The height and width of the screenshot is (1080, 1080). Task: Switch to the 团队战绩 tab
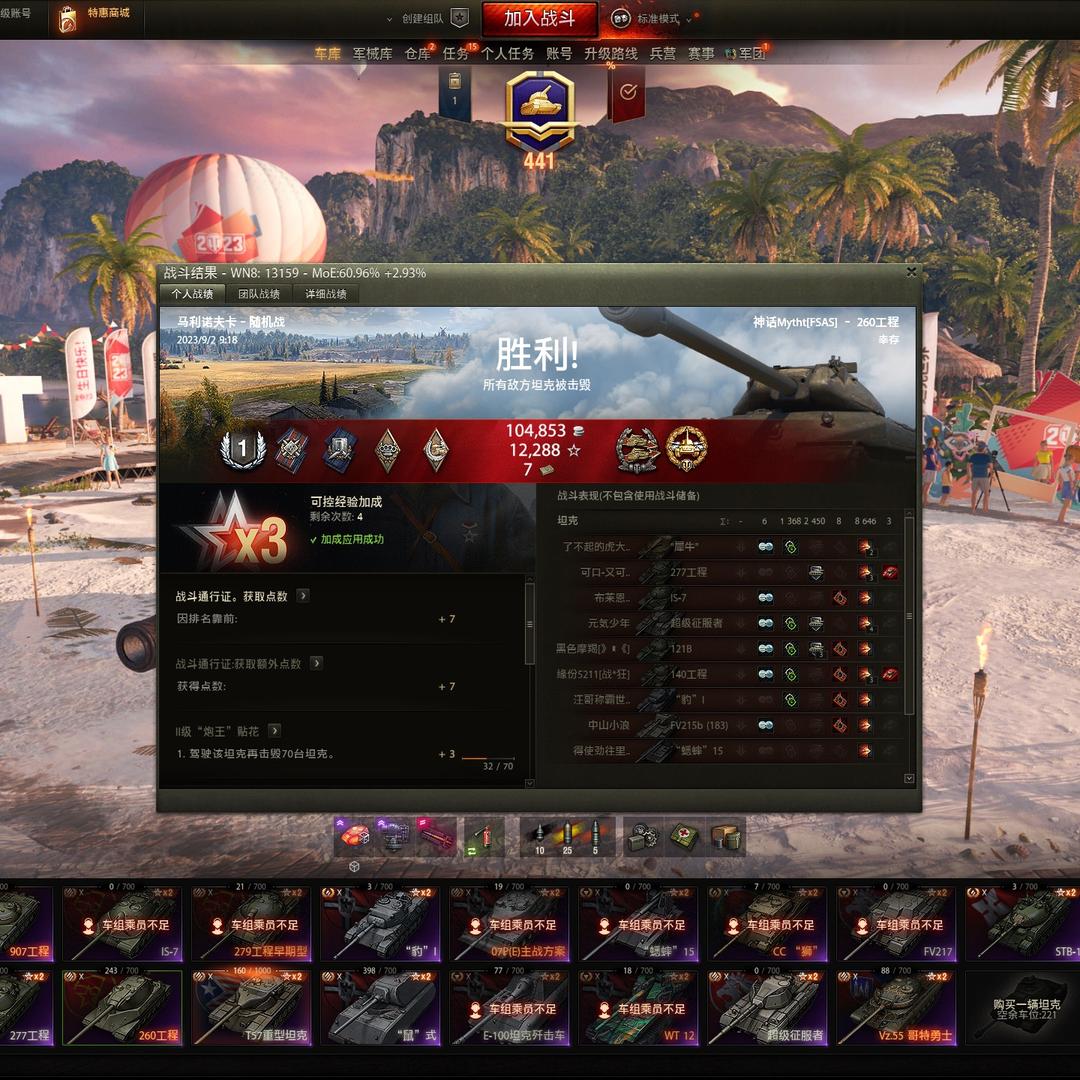point(258,294)
